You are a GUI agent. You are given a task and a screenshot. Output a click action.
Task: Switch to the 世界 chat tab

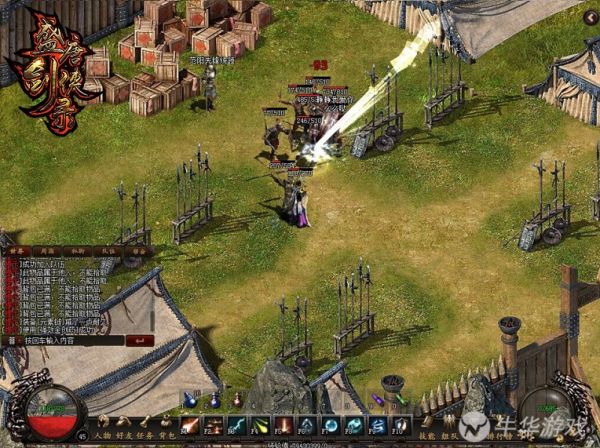pos(18,251)
